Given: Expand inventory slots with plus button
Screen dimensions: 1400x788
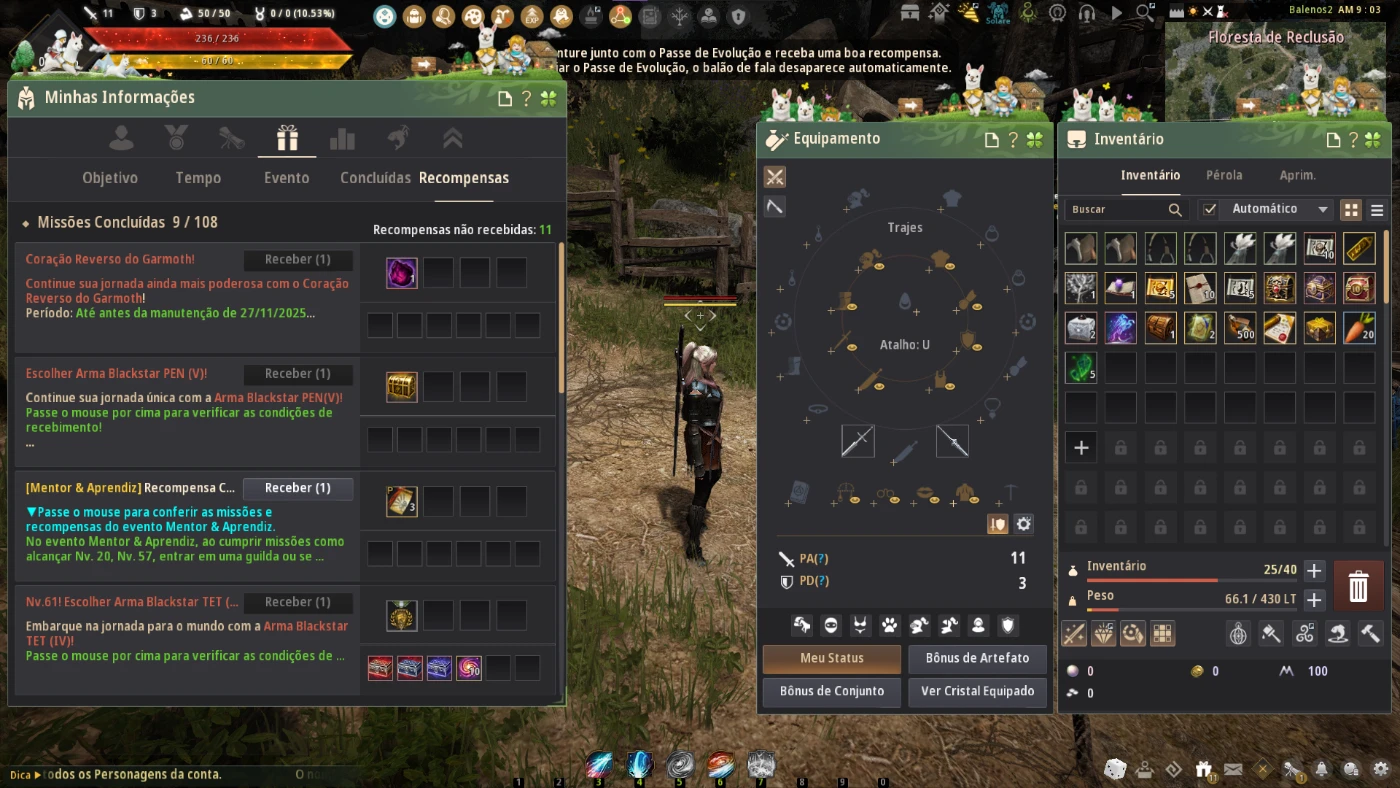Looking at the screenshot, I should click(x=1314, y=571).
